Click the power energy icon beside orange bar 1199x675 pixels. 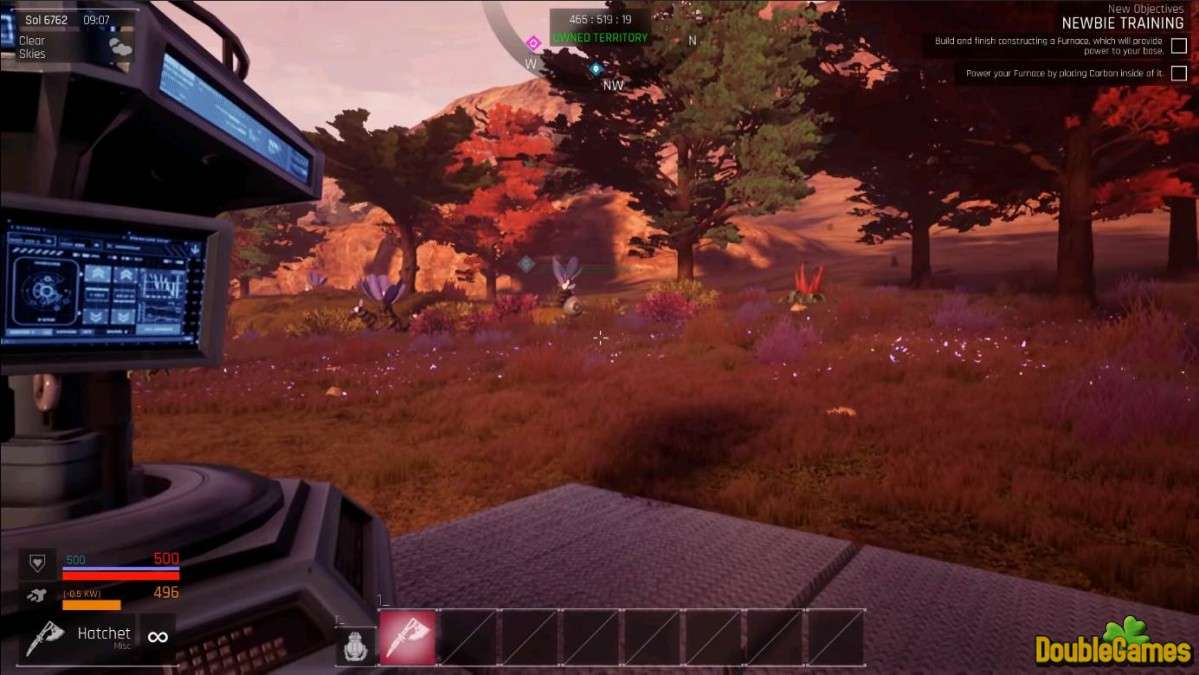(x=38, y=596)
